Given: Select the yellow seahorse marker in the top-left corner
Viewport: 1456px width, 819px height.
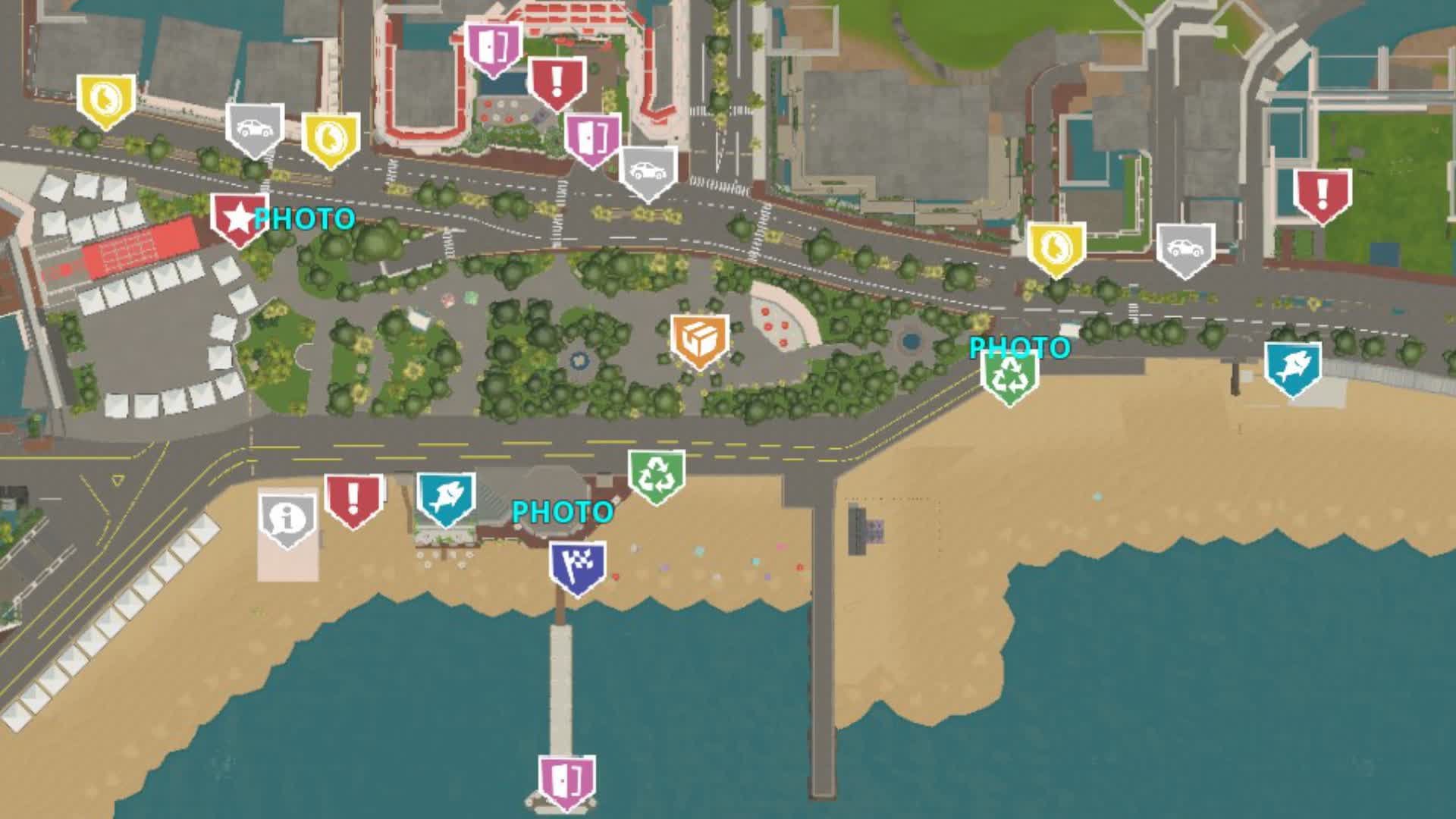Looking at the screenshot, I should [x=106, y=99].
